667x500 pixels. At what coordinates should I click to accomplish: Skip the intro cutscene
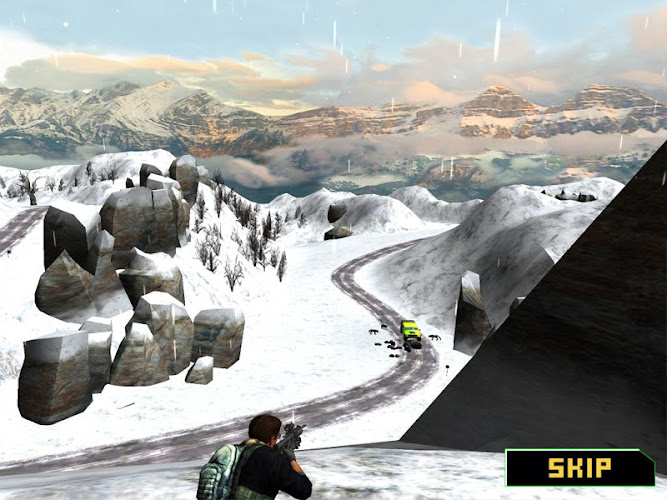[x=579, y=467]
